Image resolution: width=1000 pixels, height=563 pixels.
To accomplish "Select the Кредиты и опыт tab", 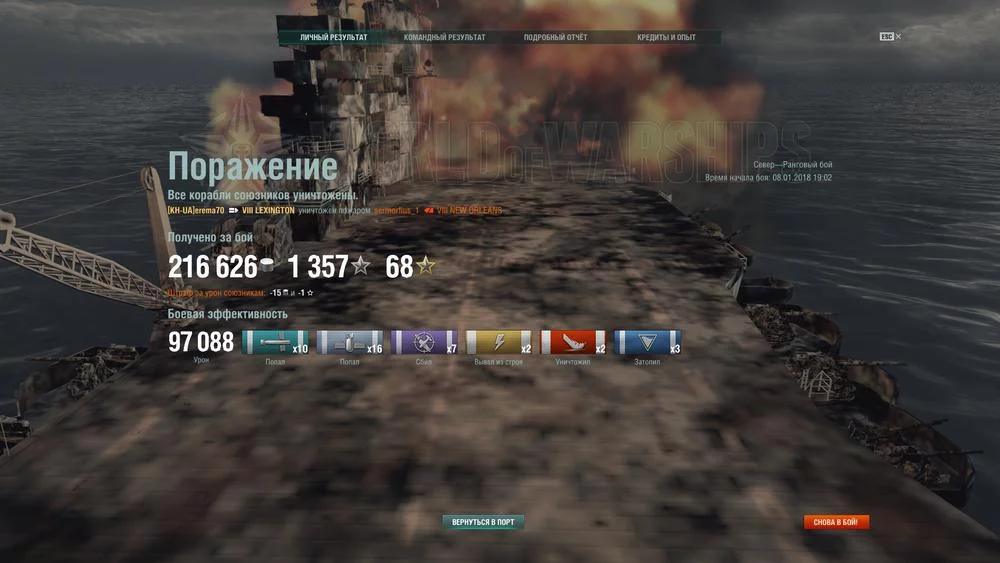I will [665, 37].
